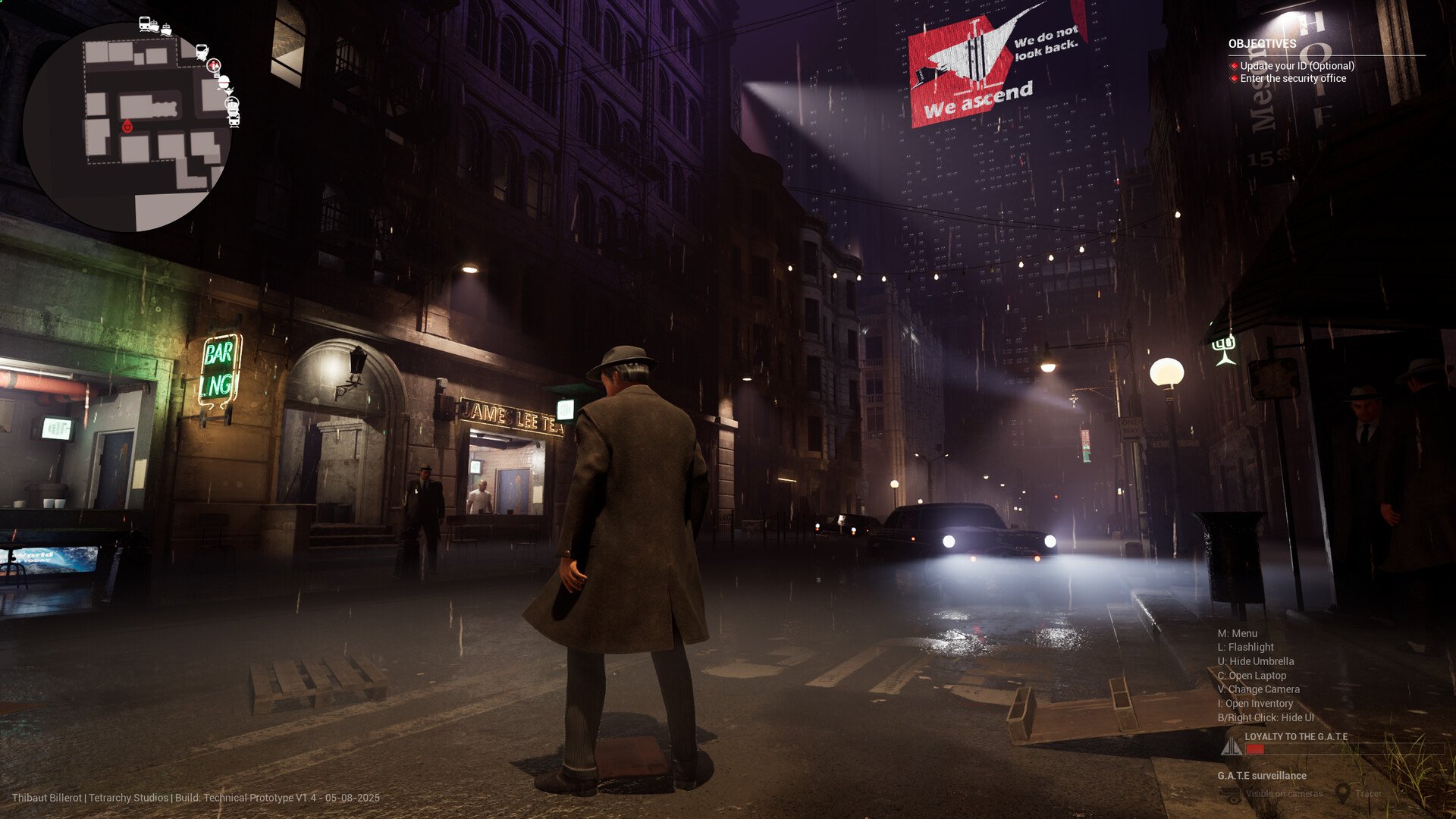
Task: Select the red player marker on the minimap
Action: (x=127, y=127)
